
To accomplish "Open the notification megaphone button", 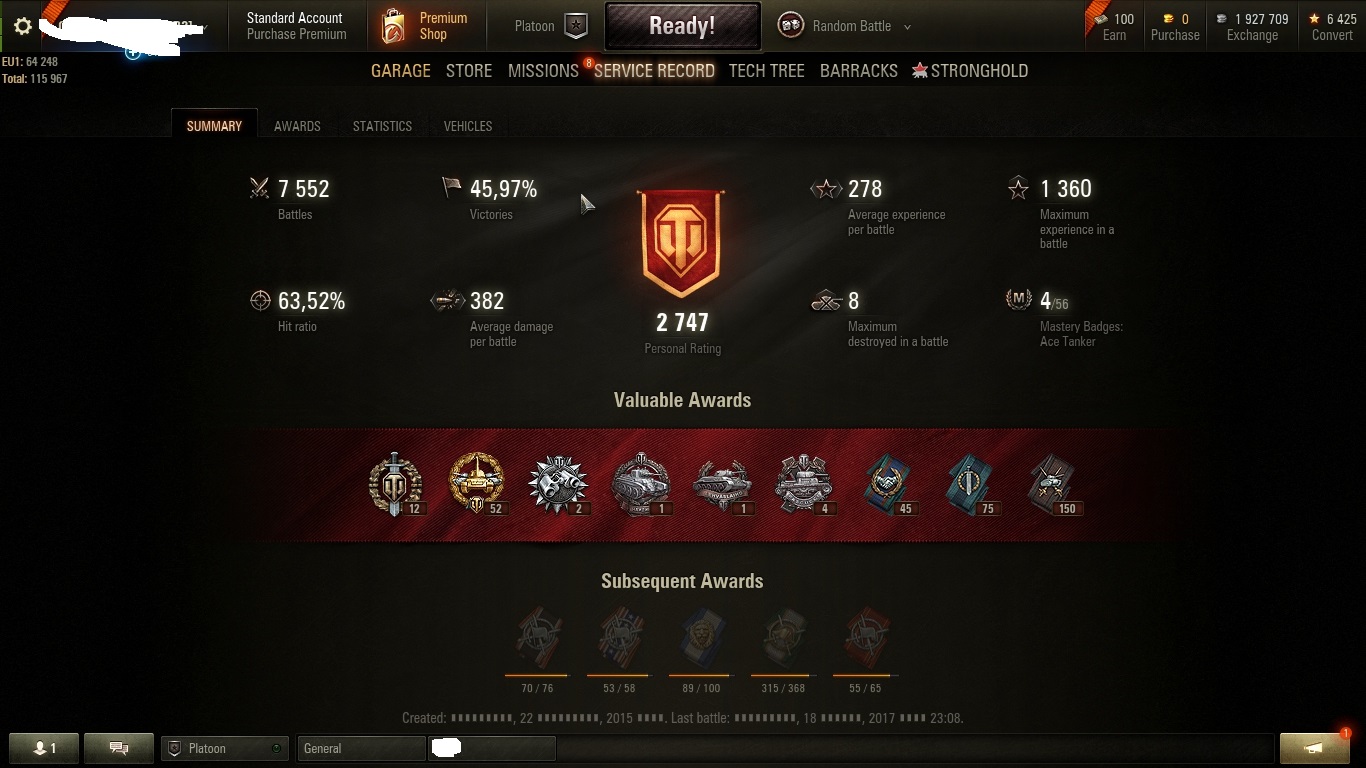I will click(x=1314, y=748).
